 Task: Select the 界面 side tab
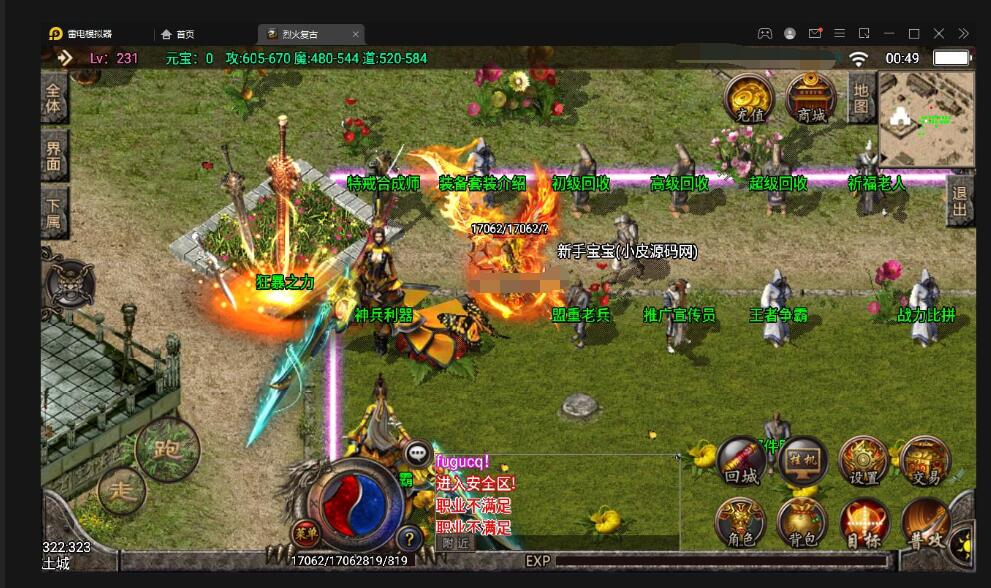pos(54,155)
